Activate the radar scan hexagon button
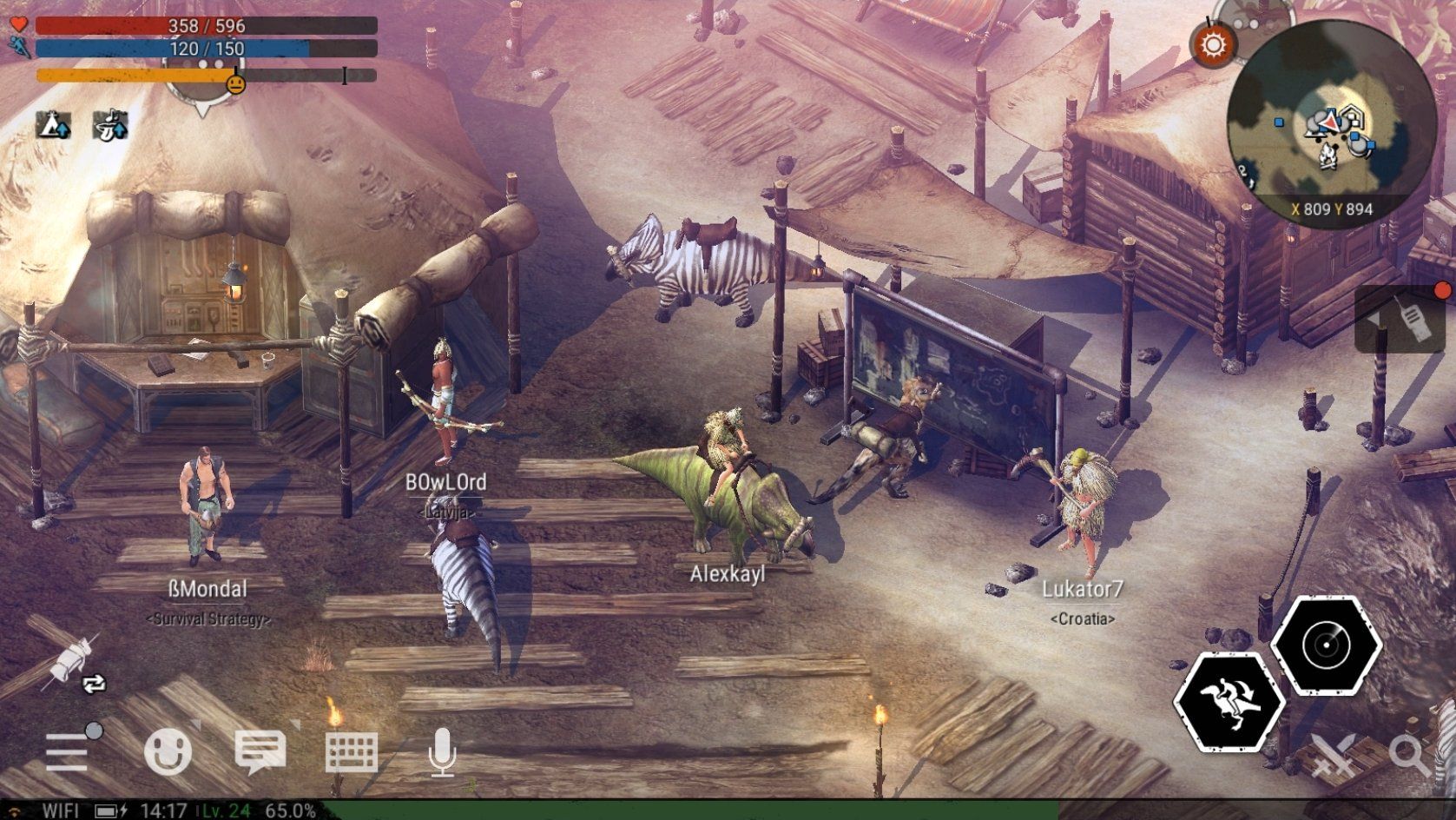This screenshot has height=820, width=1456. 1326,645
